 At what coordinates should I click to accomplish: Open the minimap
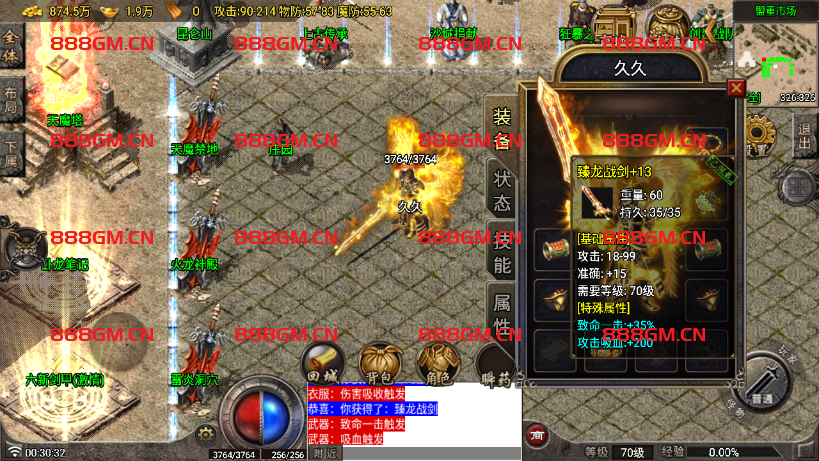(x=776, y=59)
